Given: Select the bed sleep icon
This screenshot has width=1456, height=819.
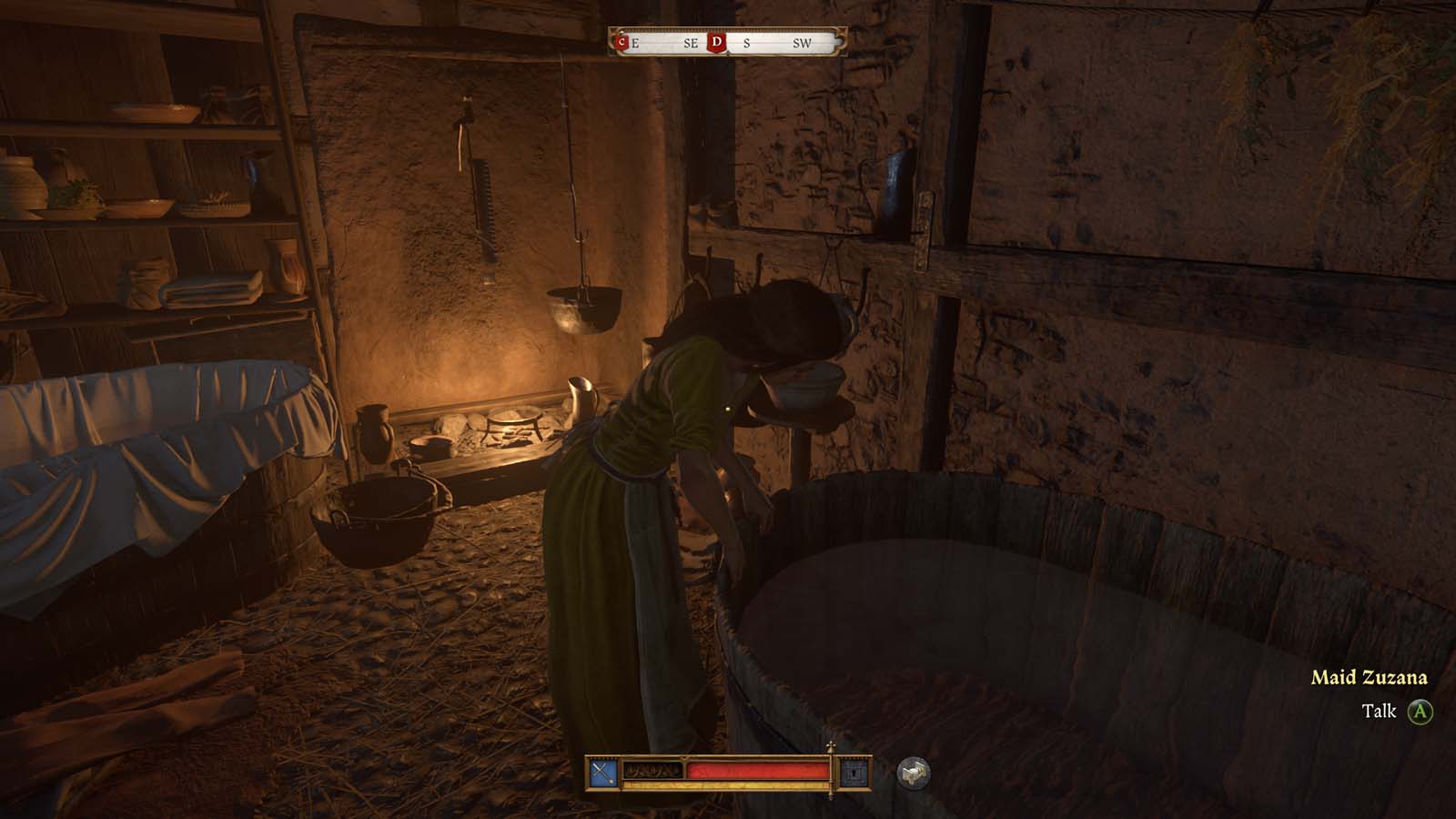Looking at the screenshot, I should 915,771.
